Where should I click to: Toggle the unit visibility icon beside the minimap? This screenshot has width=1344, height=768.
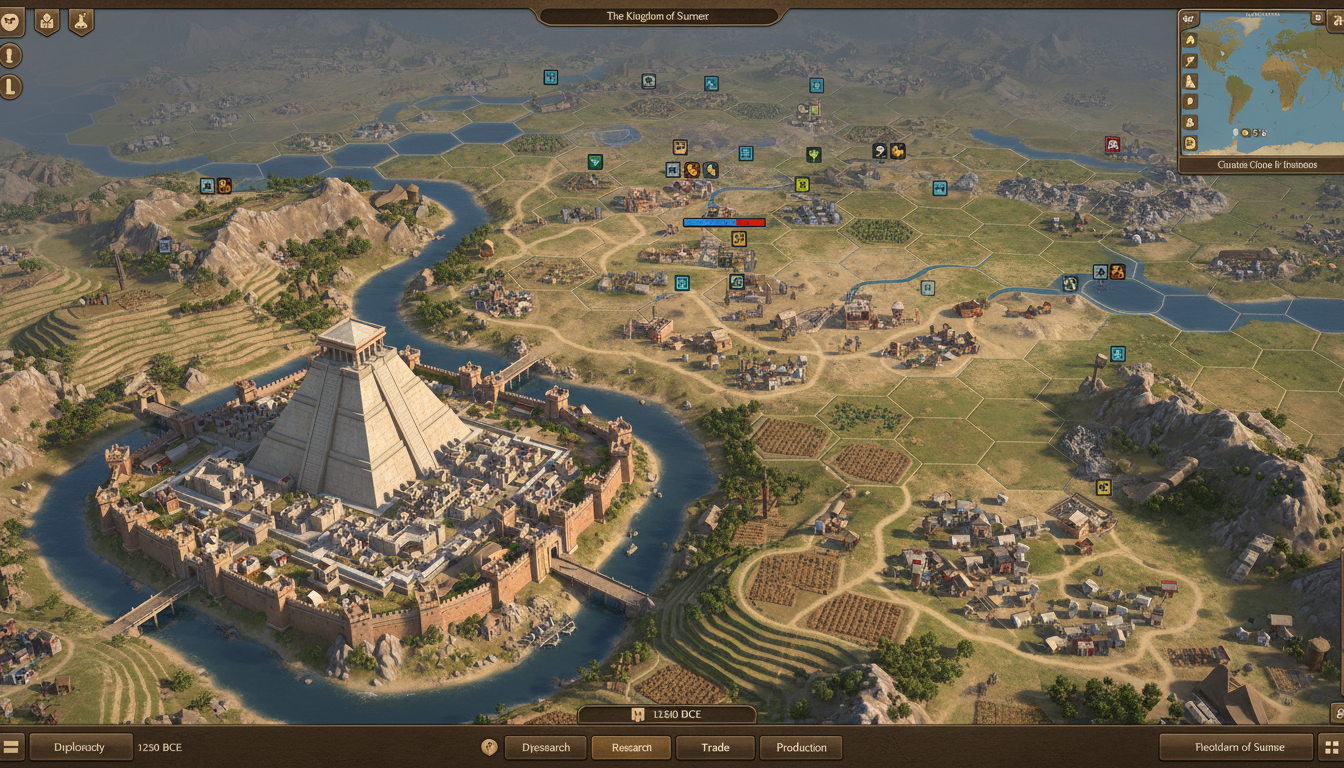[x=1190, y=122]
